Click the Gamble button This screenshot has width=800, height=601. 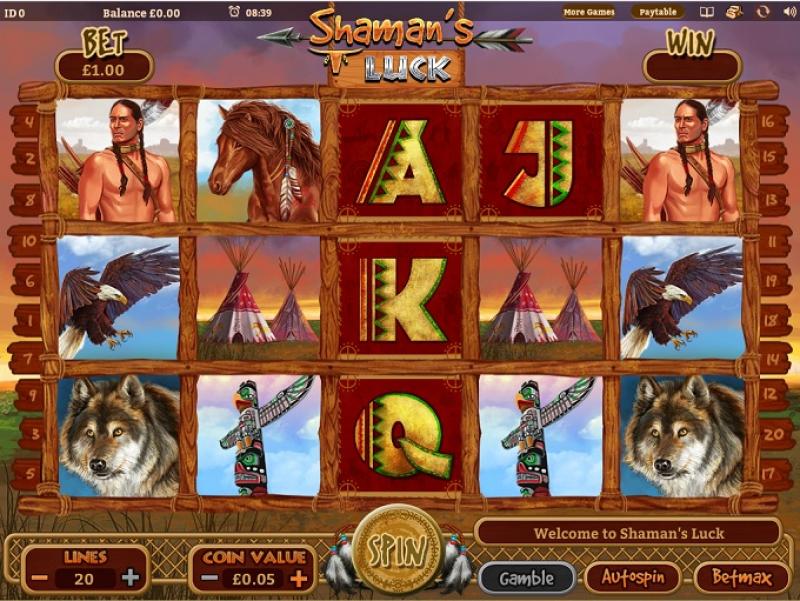coord(526,577)
